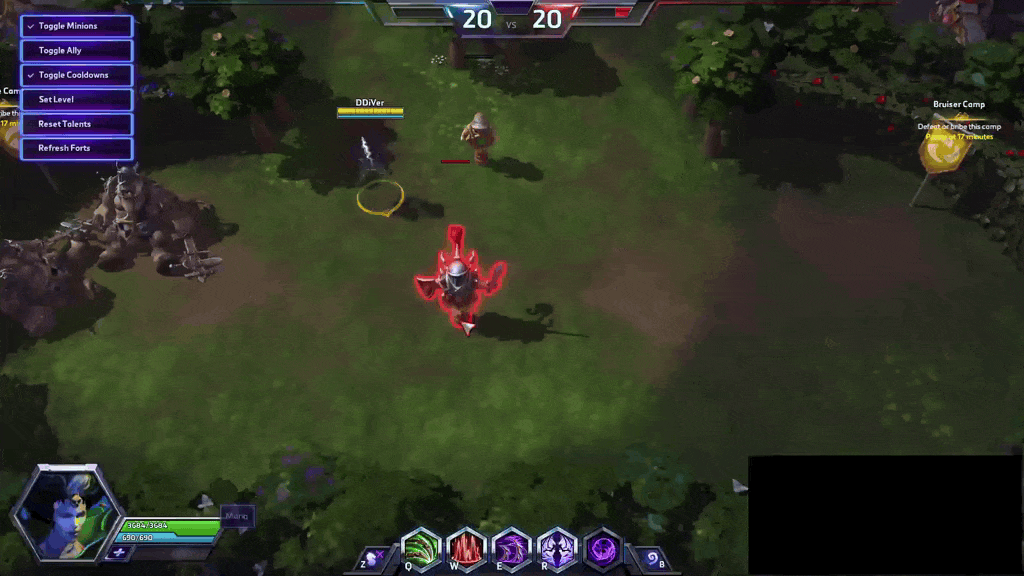
Task: Trigger the winged figure R heroic ability
Action: [557, 549]
